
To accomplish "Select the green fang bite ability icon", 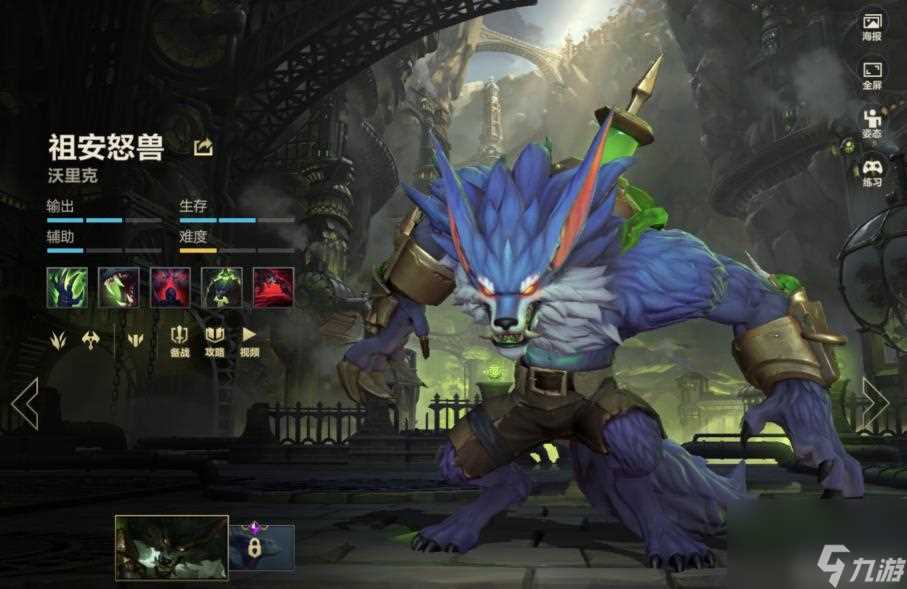I will coord(119,287).
